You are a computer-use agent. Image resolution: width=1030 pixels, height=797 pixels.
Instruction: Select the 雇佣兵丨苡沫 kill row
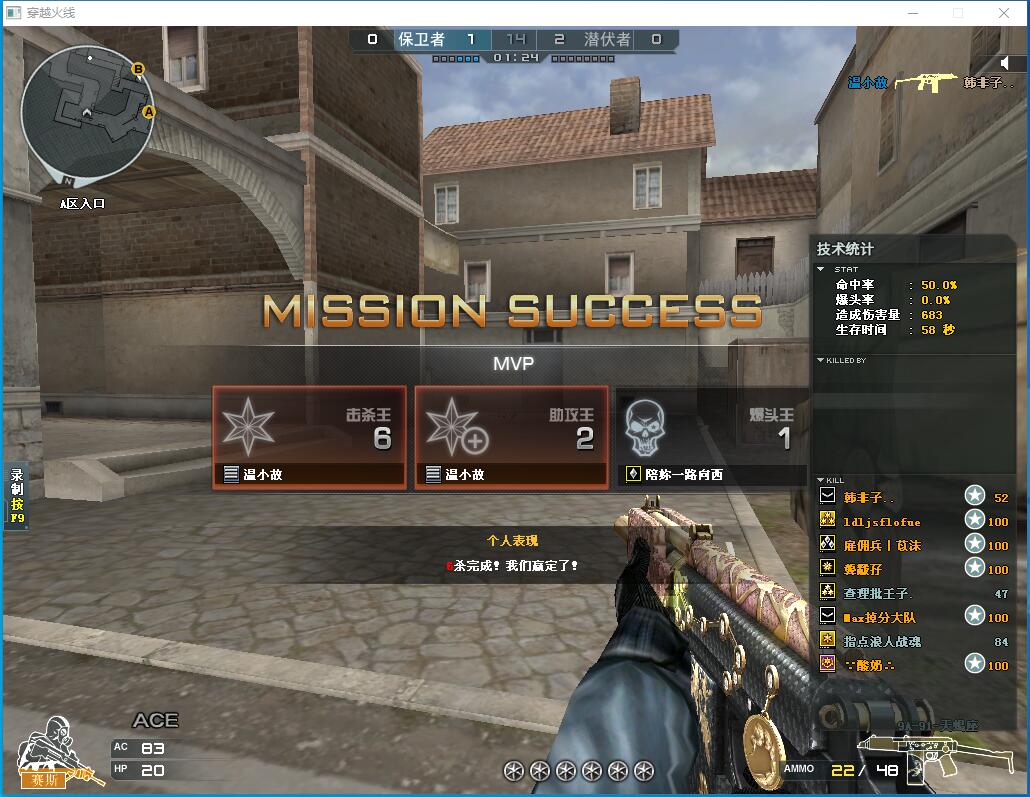click(x=881, y=545)
